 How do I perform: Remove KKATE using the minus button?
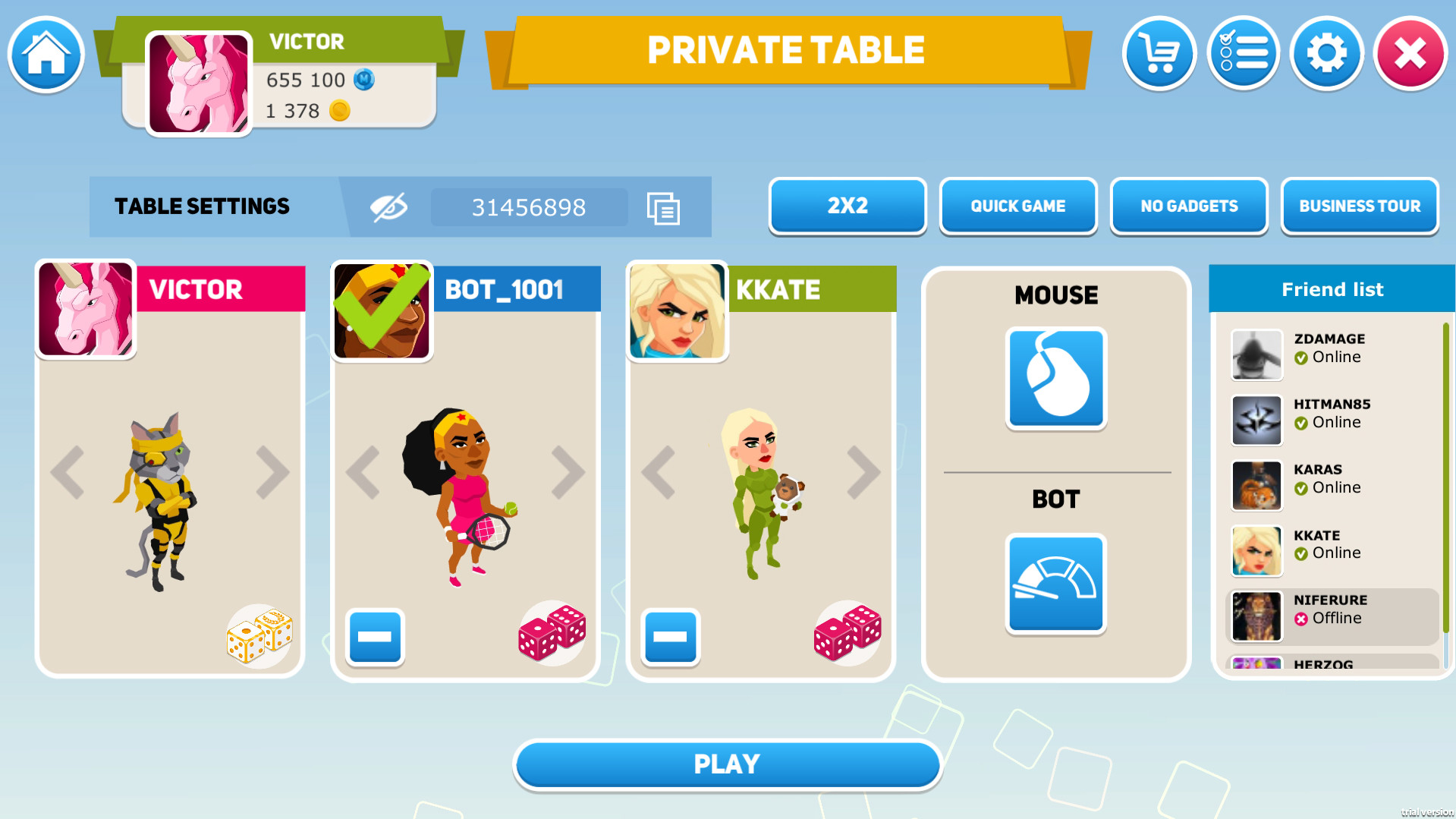point(669,638)
